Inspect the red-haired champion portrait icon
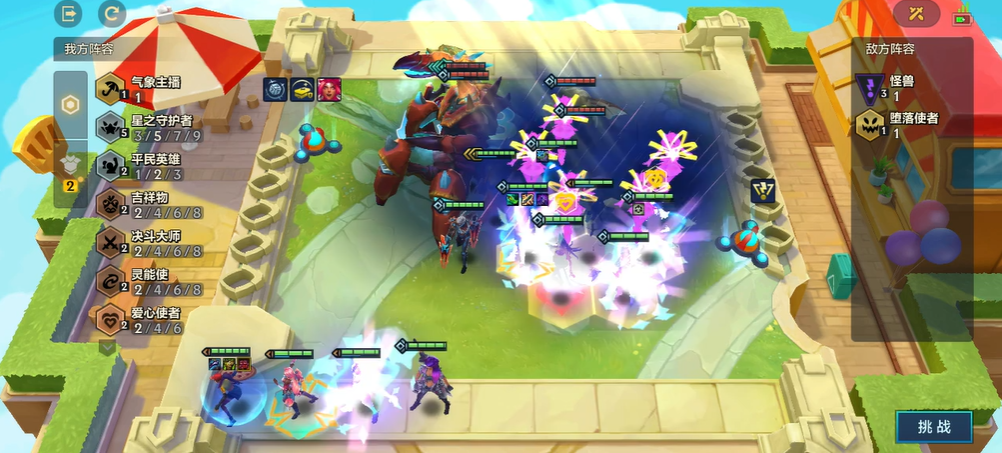This screenshot has width=1002, height=453. pyautogui.click(x=329, y=89)
